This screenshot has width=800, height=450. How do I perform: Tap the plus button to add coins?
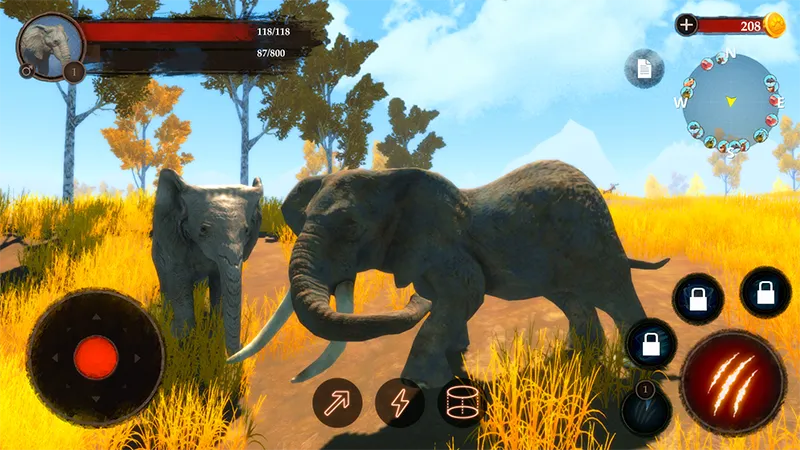point(686,25)
